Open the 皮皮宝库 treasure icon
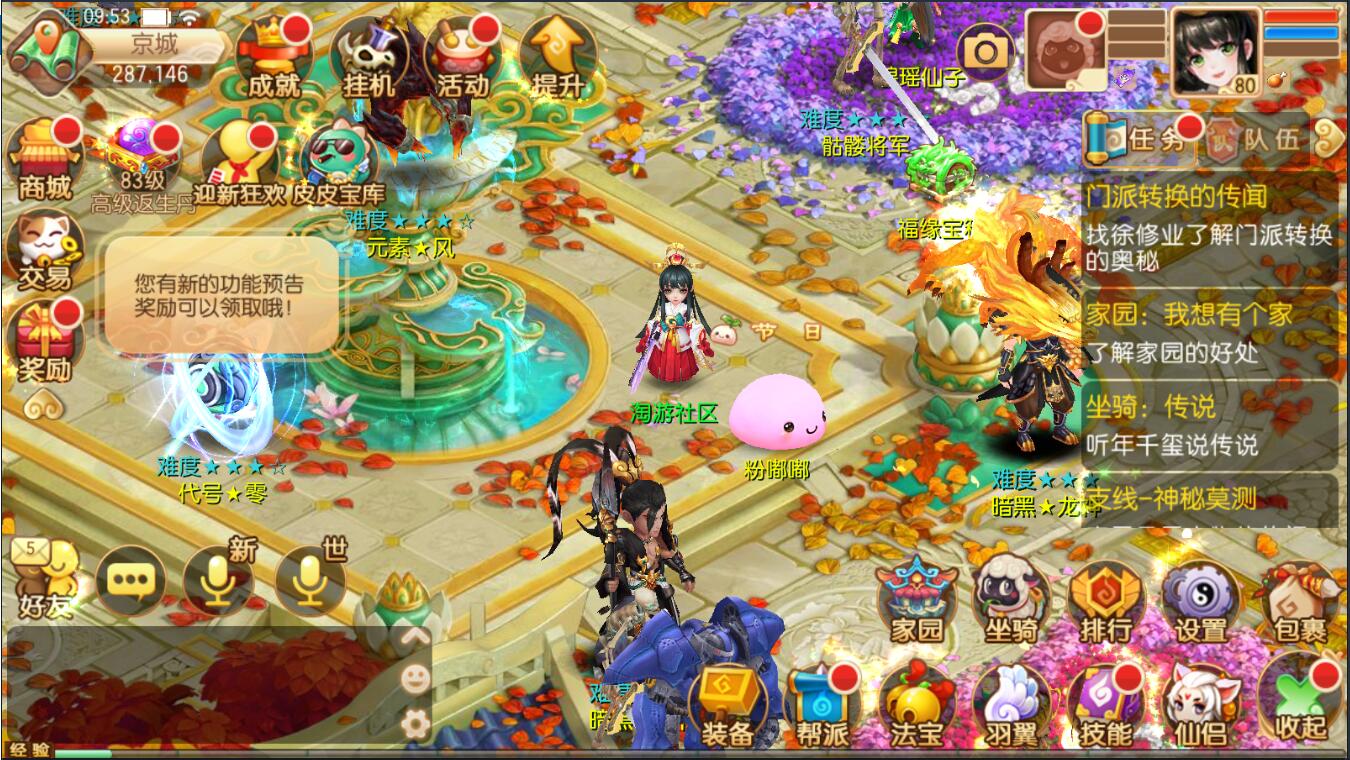1350x760 pixels. point(338,162)
